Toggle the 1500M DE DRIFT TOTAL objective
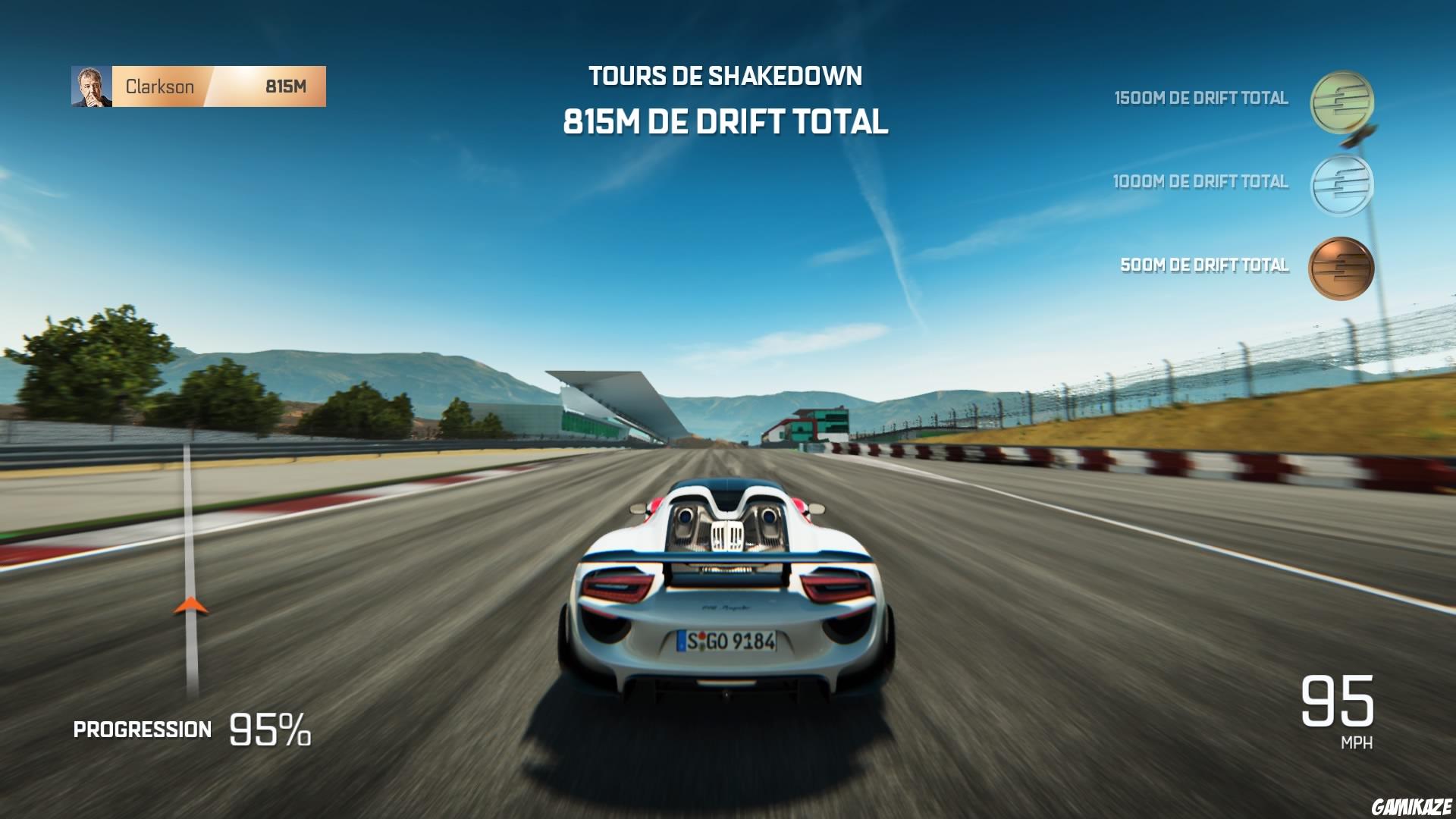The image size is (1456, 819). coord(1200,97)
